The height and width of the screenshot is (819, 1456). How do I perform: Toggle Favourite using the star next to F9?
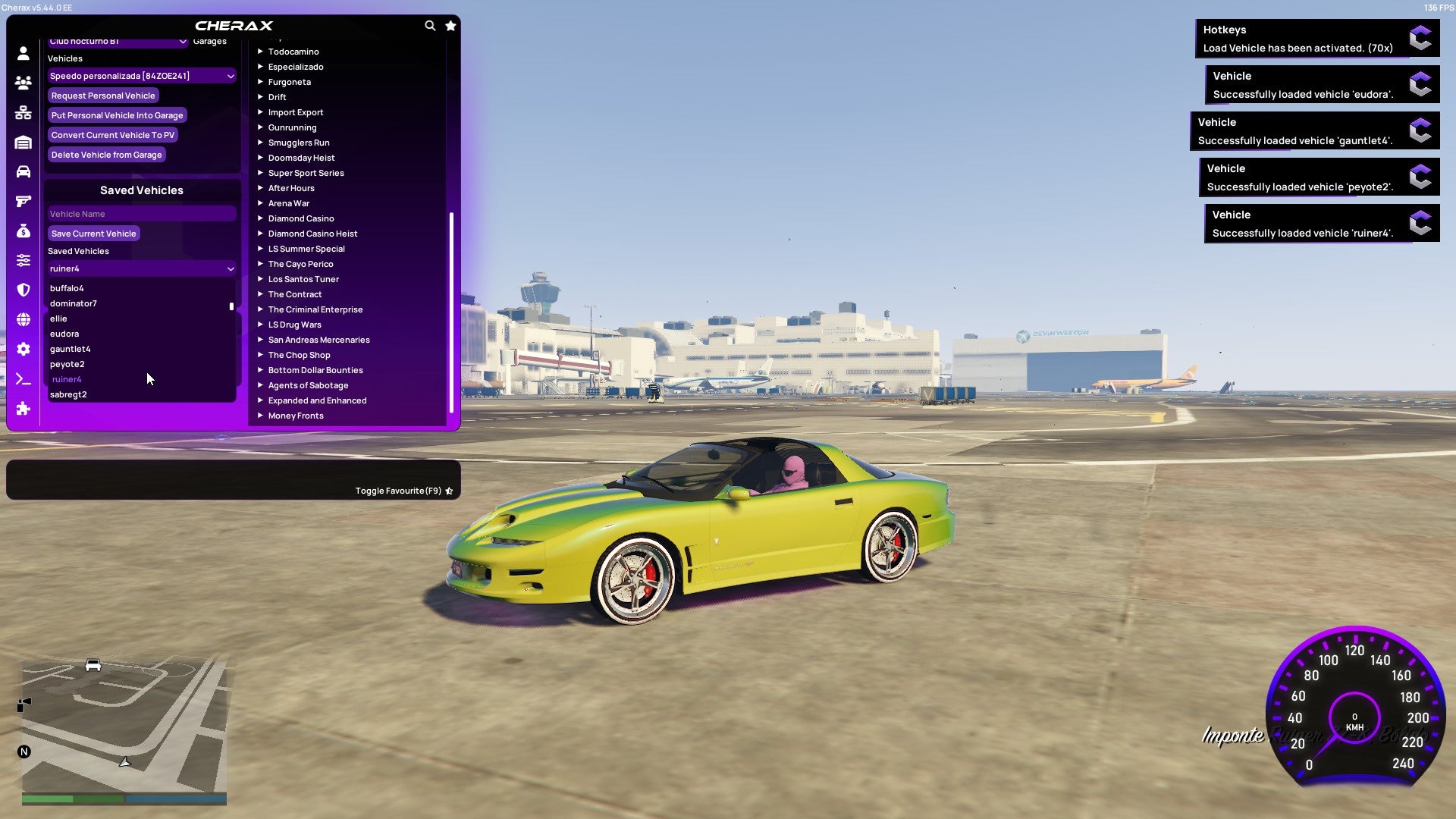[449, 490]
